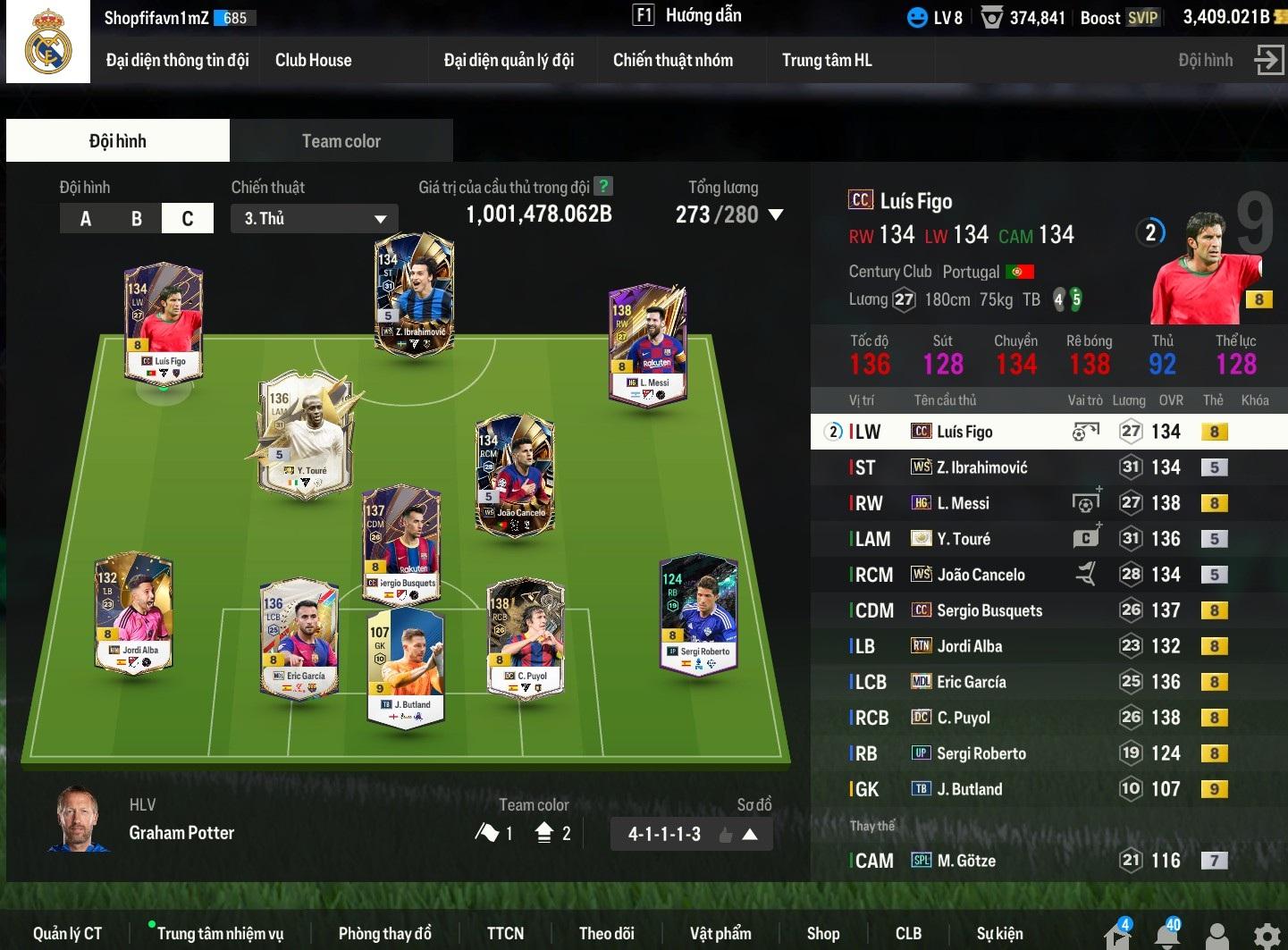Open Trung tâm nhiệm vụ mission center
The height and width of the screenshot is (950, 1288).
220,934
